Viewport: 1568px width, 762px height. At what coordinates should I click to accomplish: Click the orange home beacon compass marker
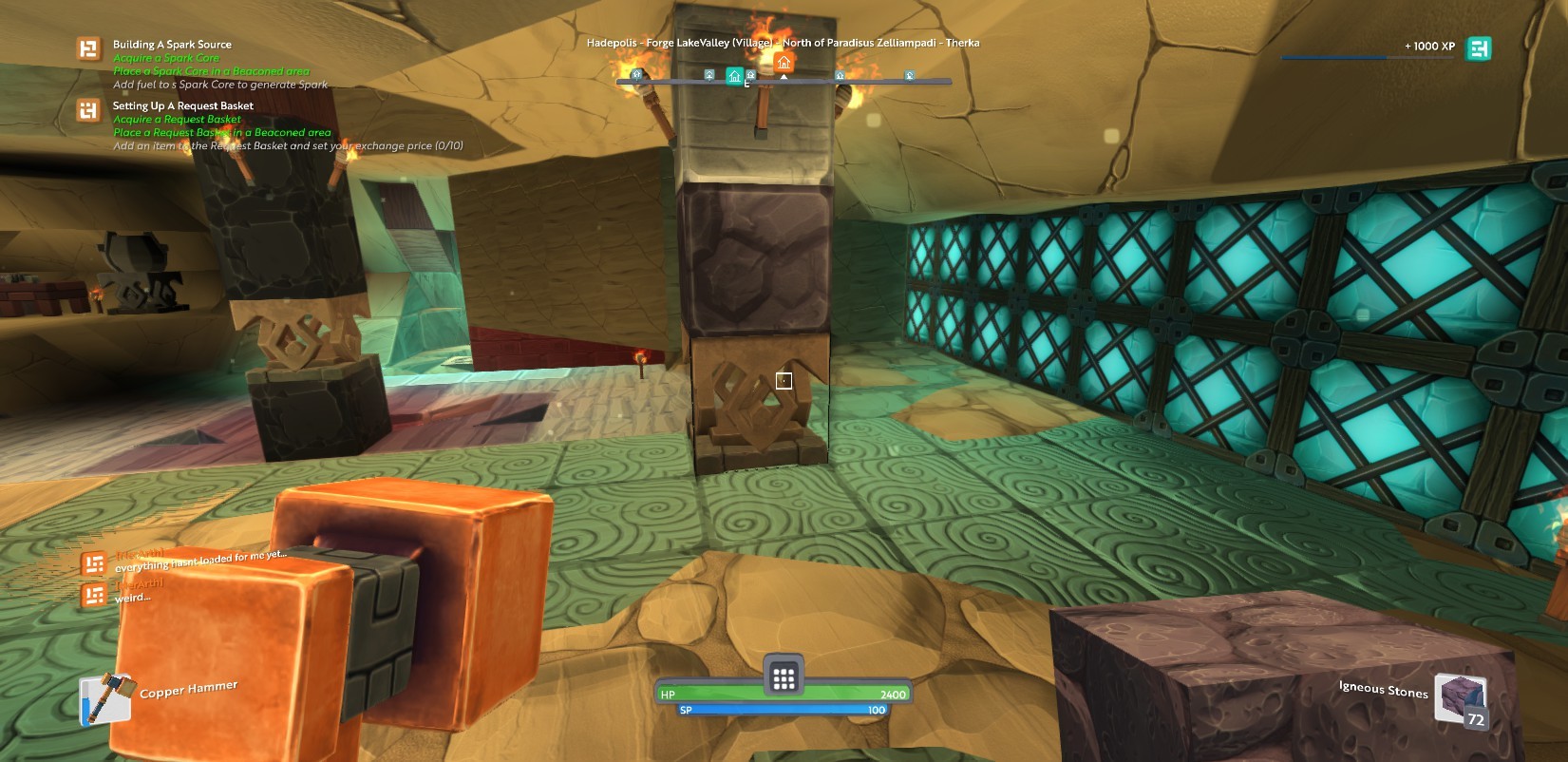[784, 63]
